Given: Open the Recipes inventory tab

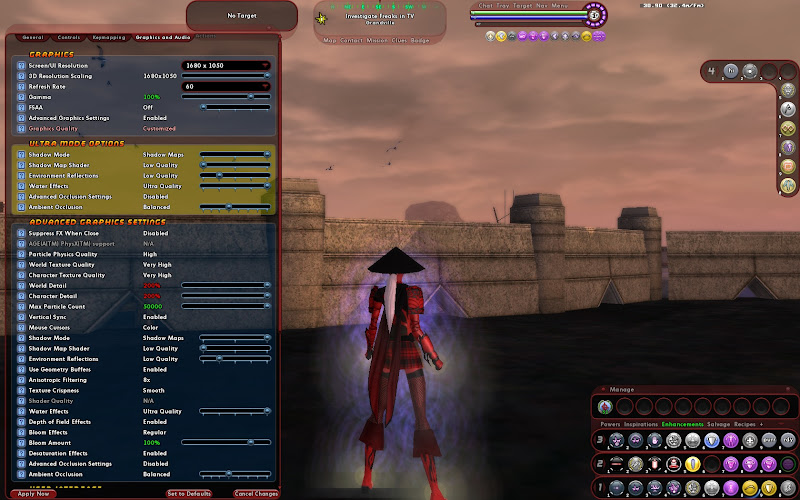Looking at the screenshot, I should [745, 424].
